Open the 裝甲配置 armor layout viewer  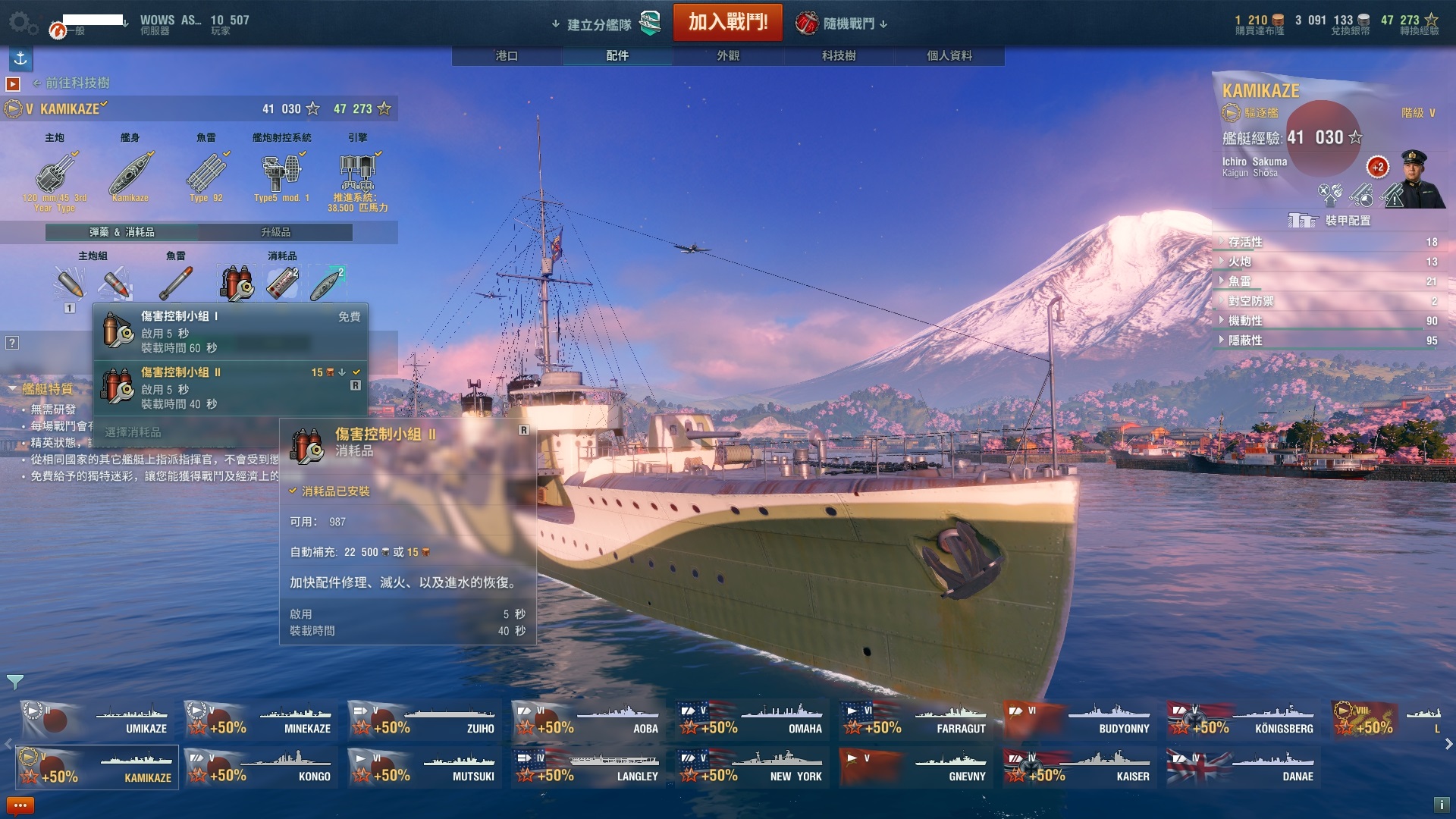[x=1332, y=221]
